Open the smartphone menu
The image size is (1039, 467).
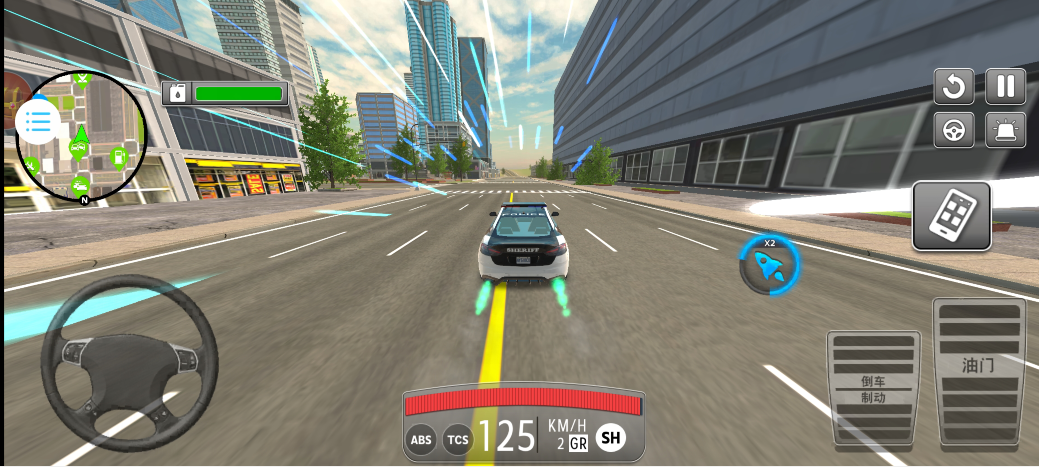click(x=951, y=215)
